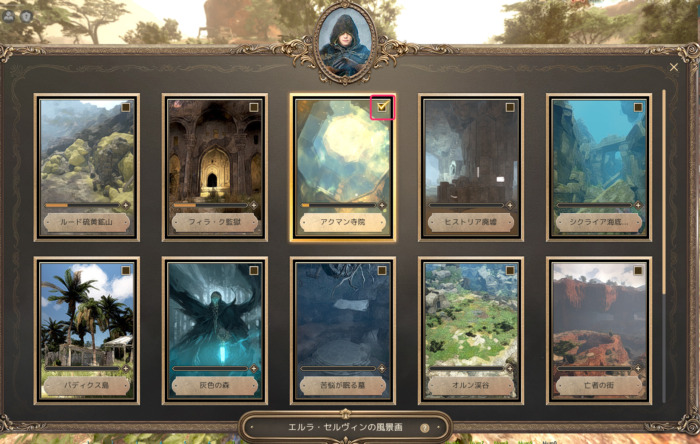Open the ヒストリア廃墟 painting
Viewport: 700px width, 444px height.
[x=470, y=160]
